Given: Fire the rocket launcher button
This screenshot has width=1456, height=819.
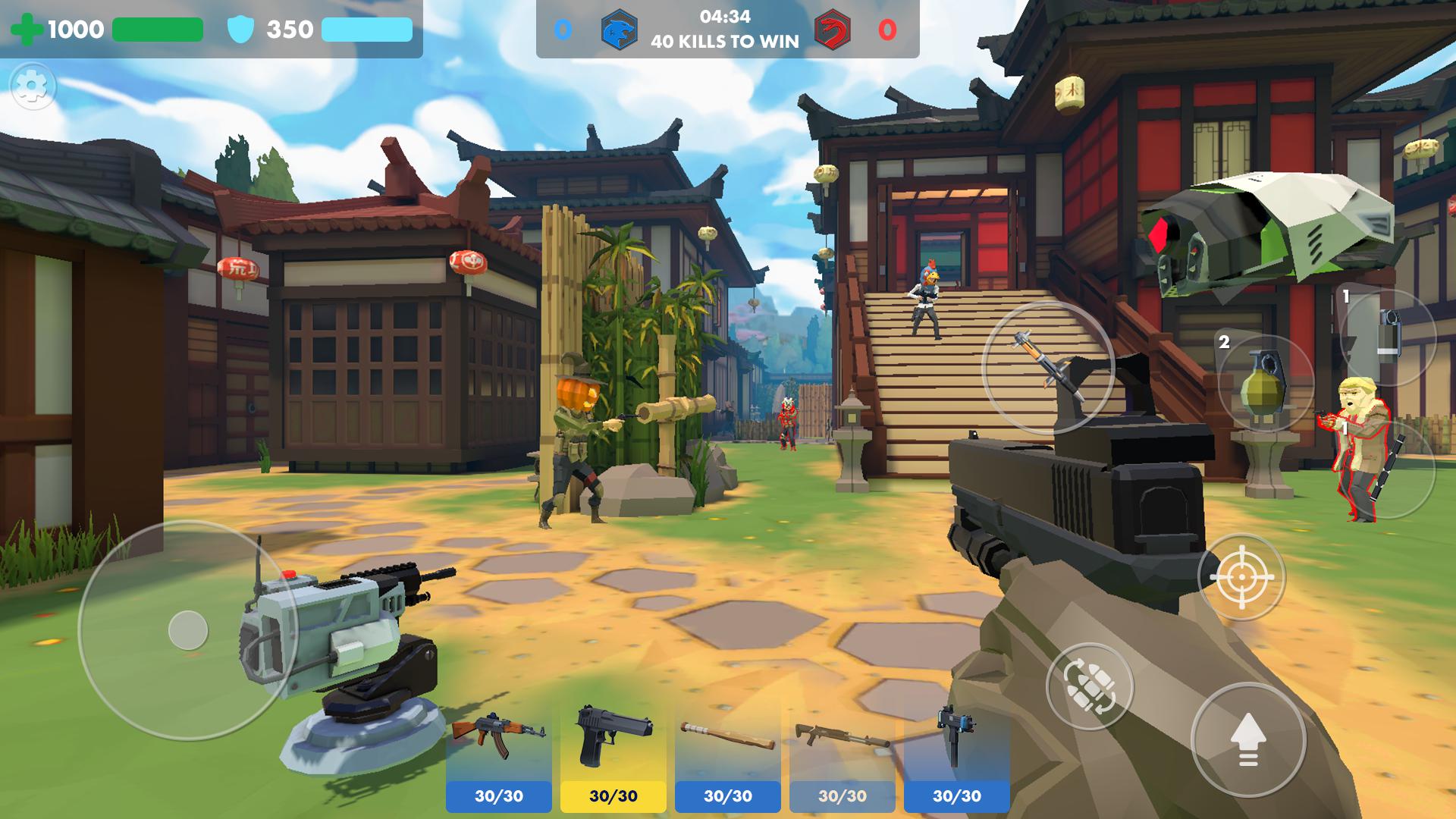Looking at the screenshot, I should tap(1048, 368).
